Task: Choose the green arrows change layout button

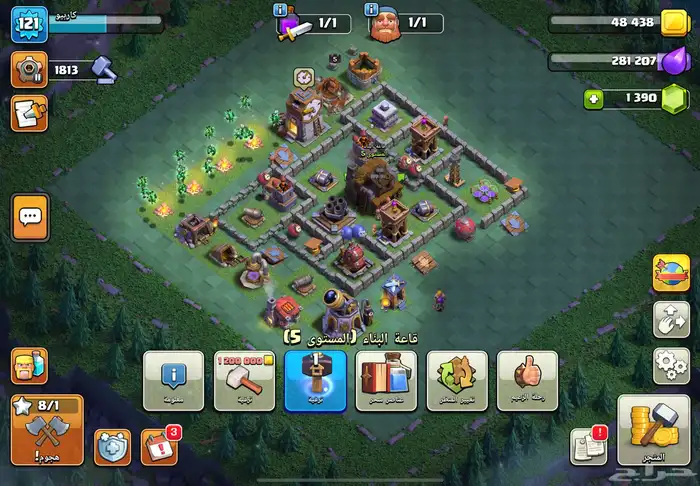Action: pos(457,380)
